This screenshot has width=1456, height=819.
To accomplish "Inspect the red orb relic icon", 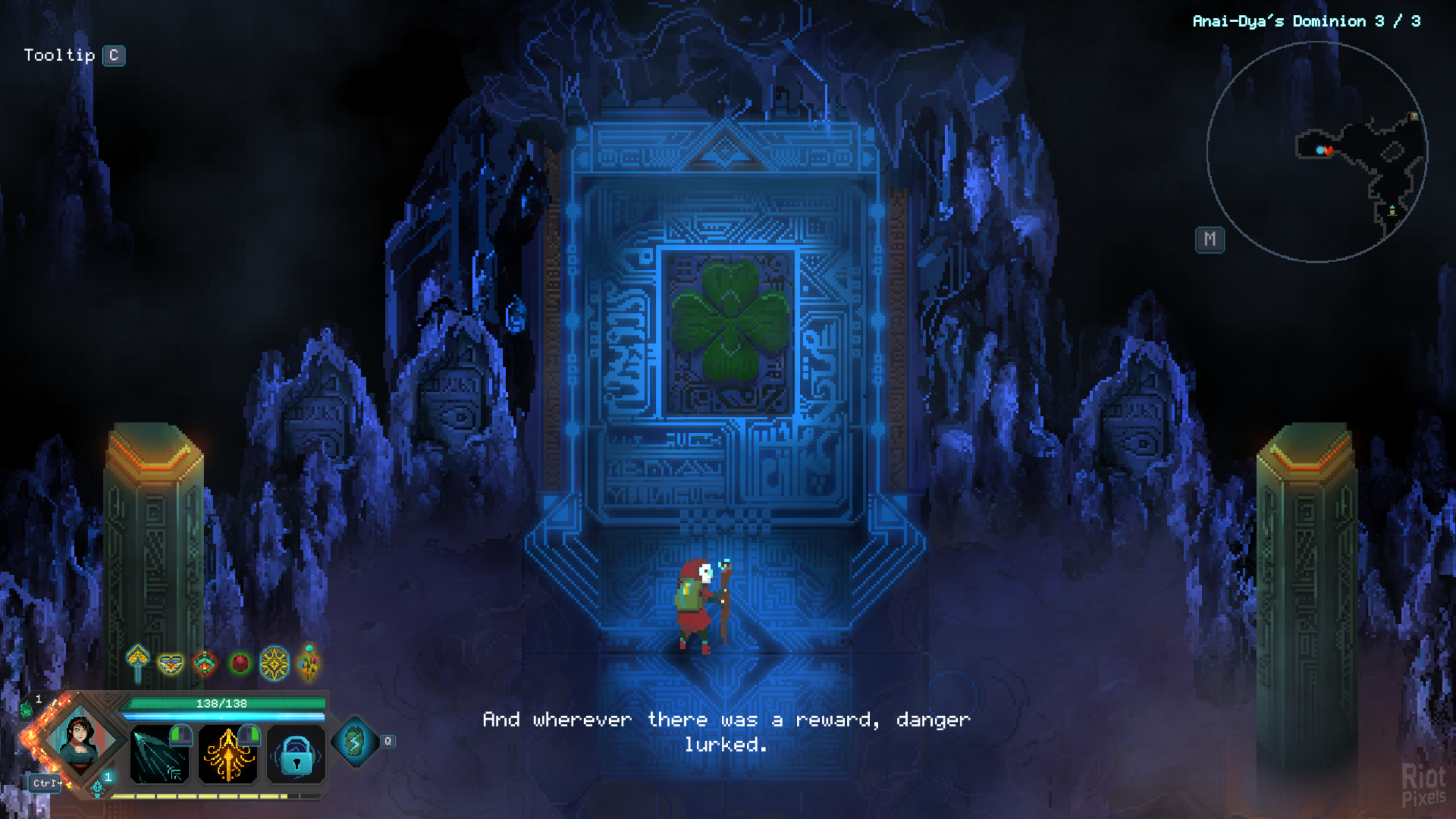I will 240,663.
